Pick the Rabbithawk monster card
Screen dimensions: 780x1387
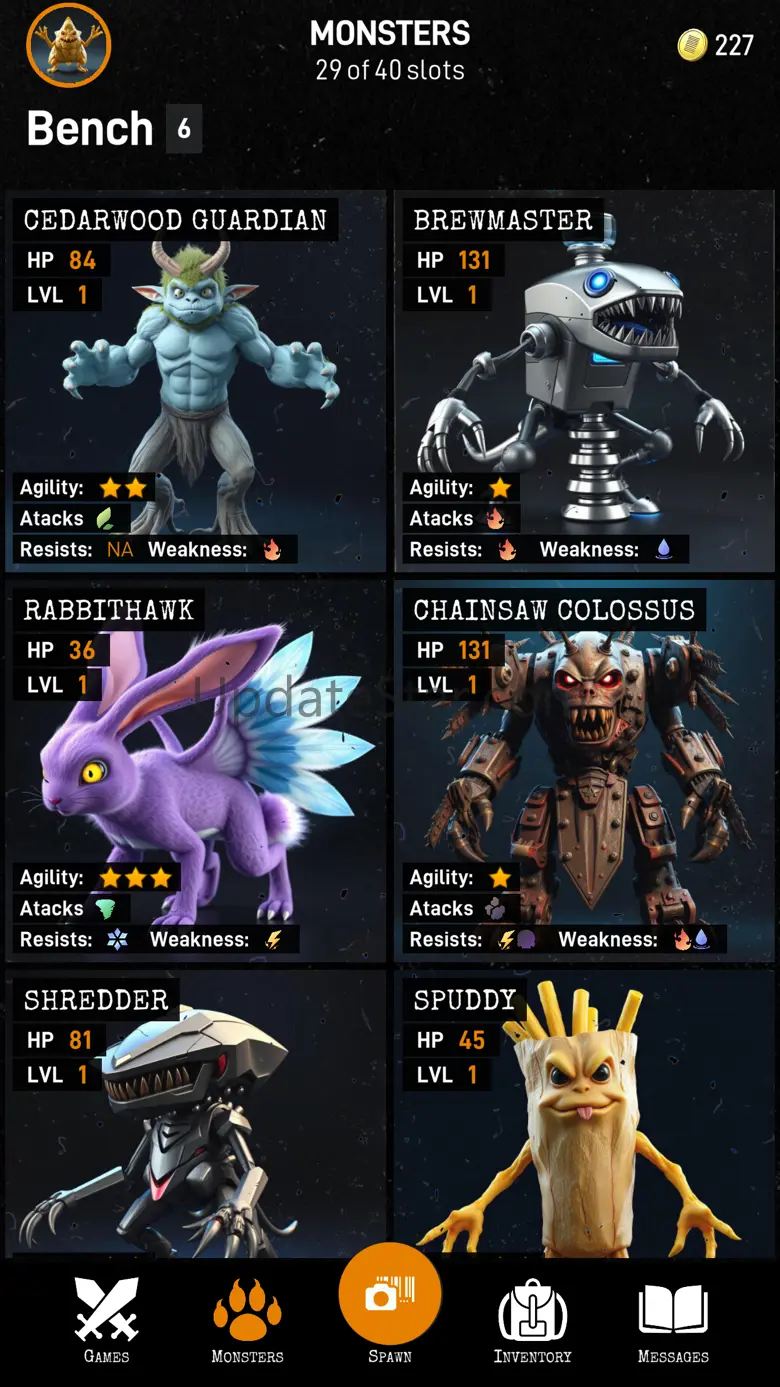coord(196,770)
